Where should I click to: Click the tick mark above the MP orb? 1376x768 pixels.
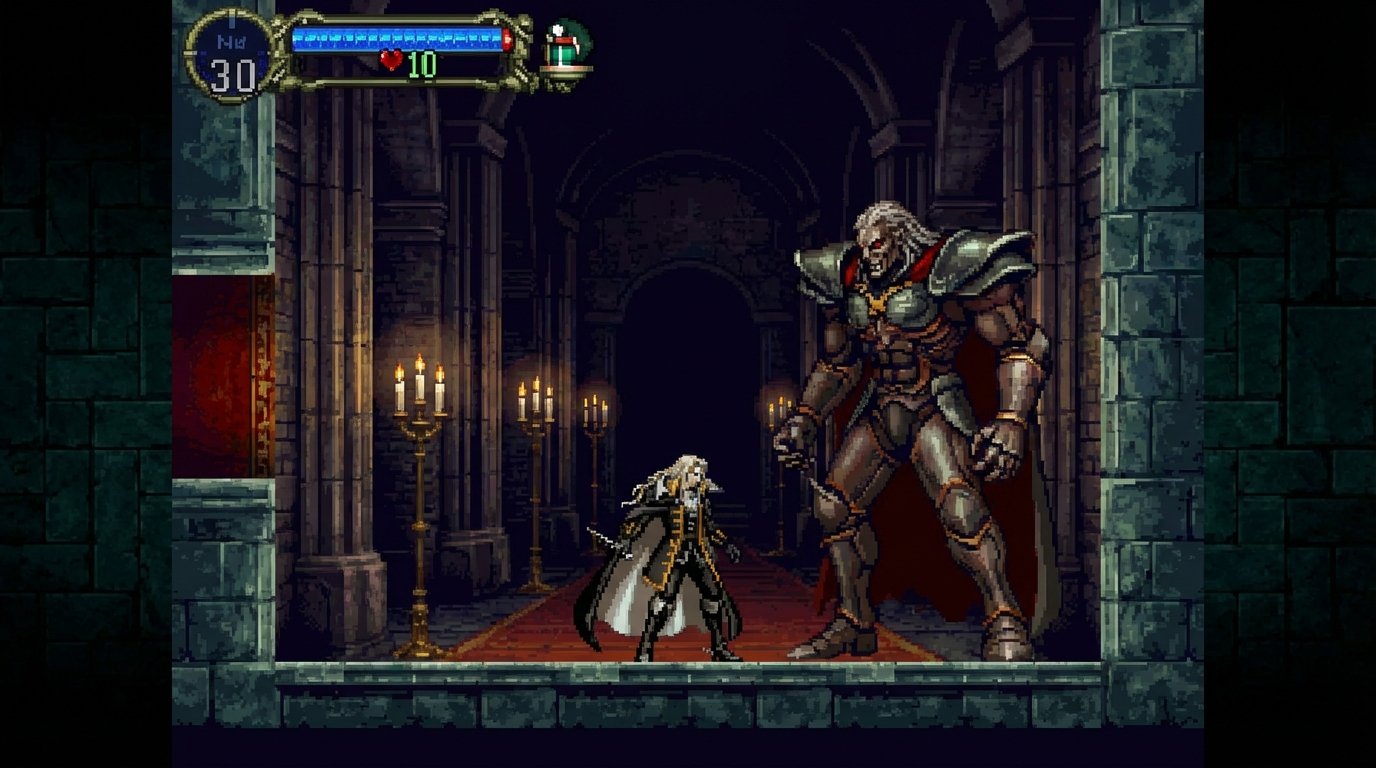pos(231,20)
